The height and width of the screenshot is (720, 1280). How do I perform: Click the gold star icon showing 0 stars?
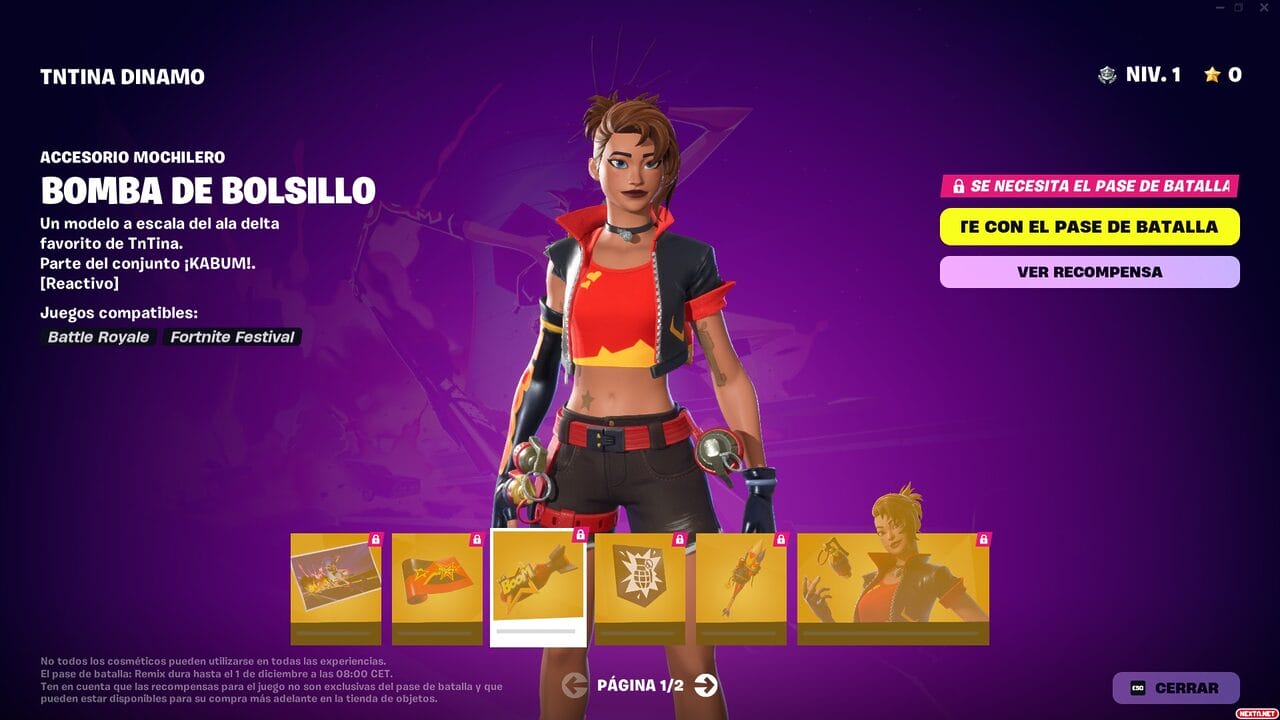click(1213, 74)
